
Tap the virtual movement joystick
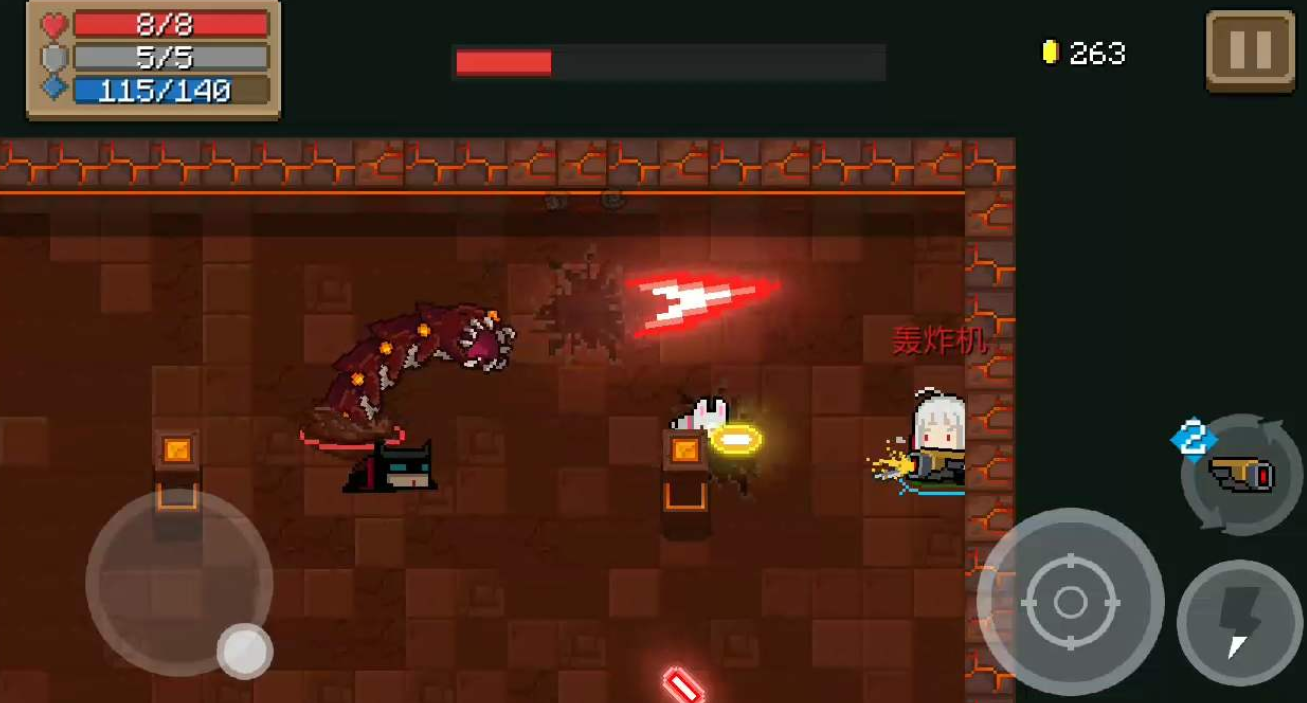tap(179, 582)
